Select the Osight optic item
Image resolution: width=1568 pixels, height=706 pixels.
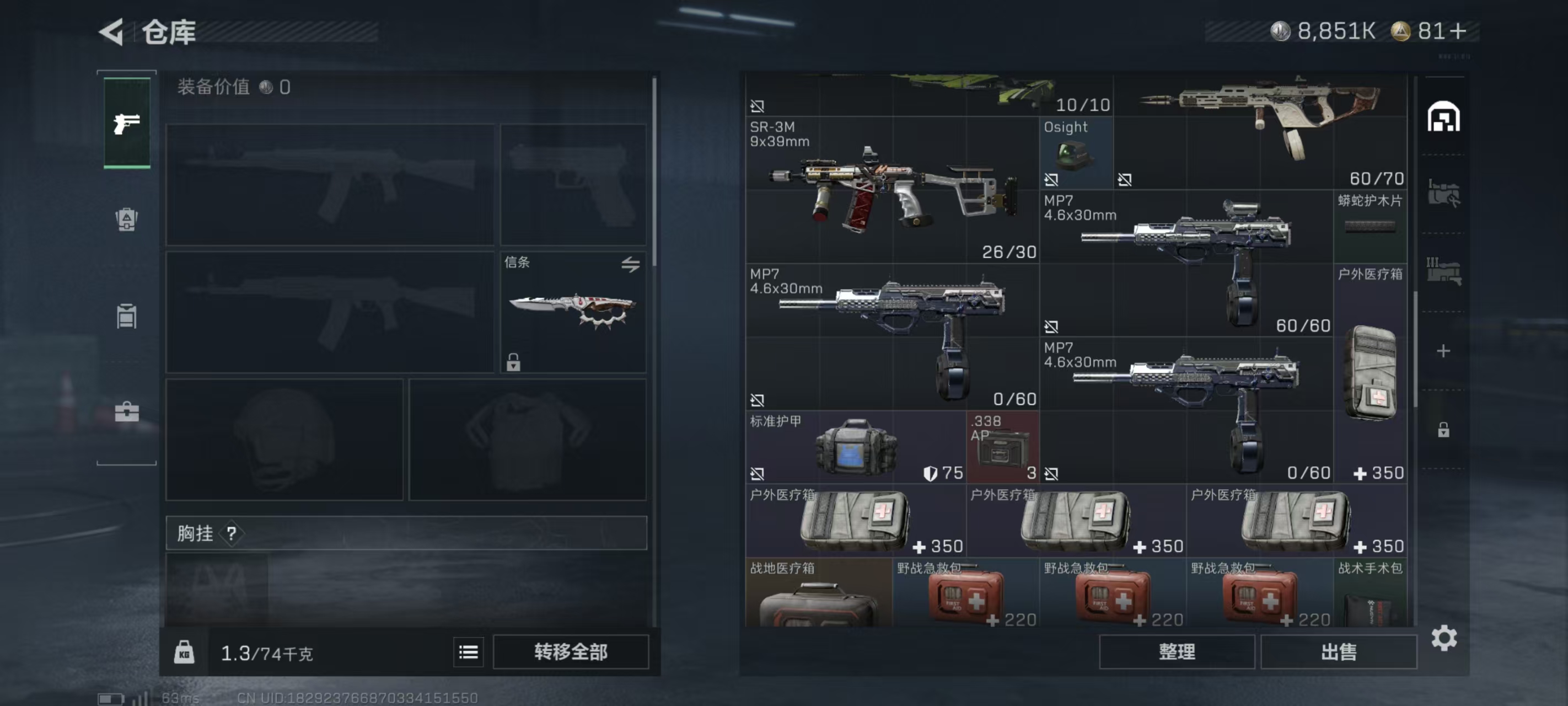[x=1075, y=153]
